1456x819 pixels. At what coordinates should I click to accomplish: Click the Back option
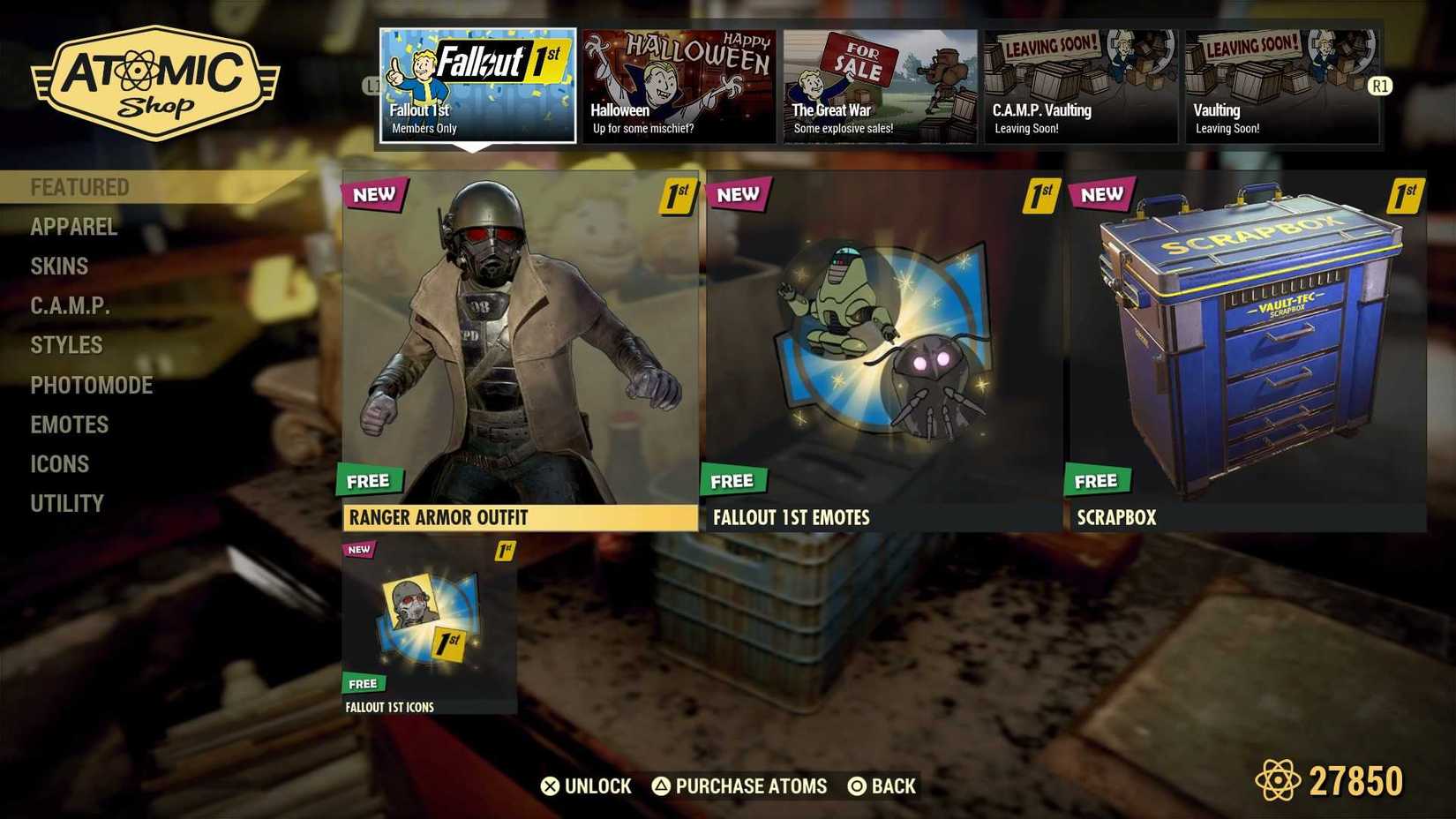click(x=883, y=785)
